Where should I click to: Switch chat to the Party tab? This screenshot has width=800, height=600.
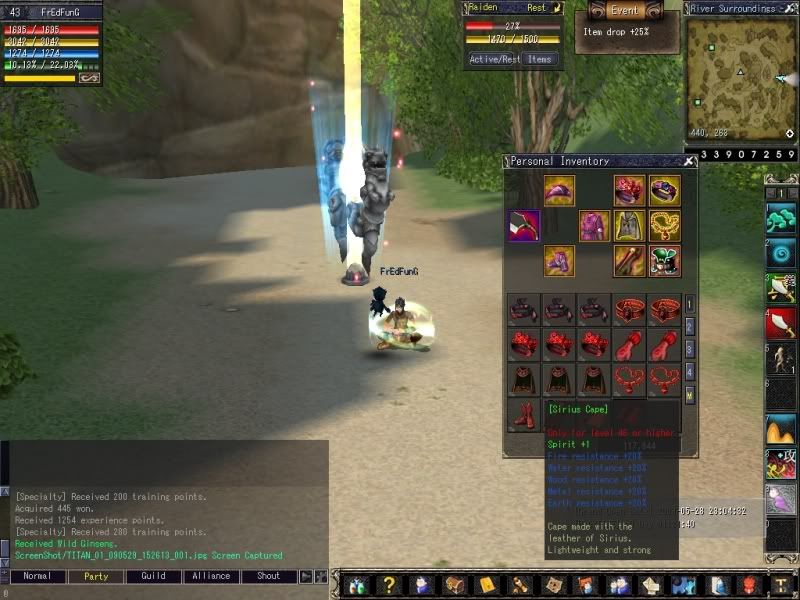(96, 576)
